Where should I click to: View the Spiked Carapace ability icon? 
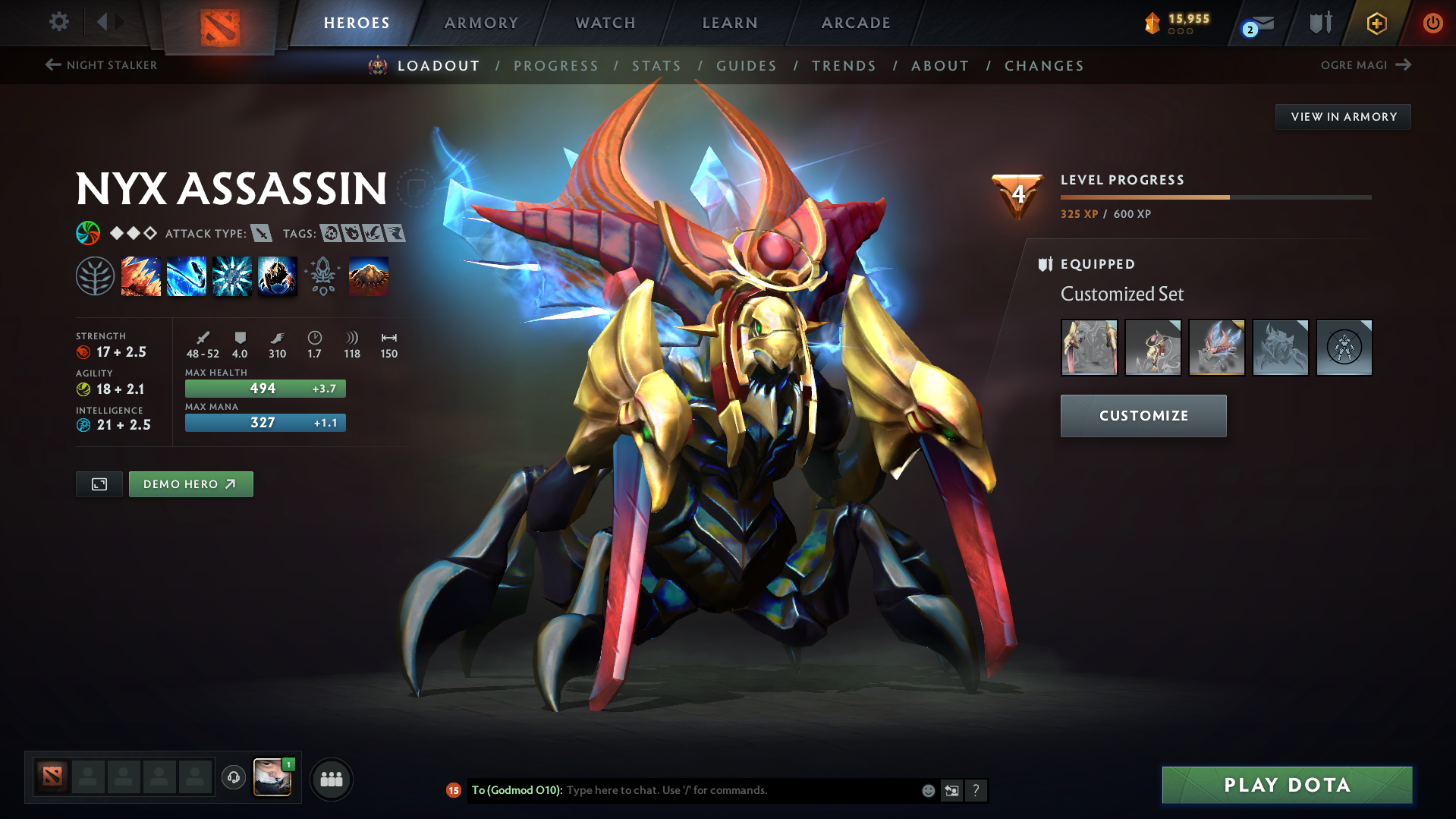click(231, 276)
